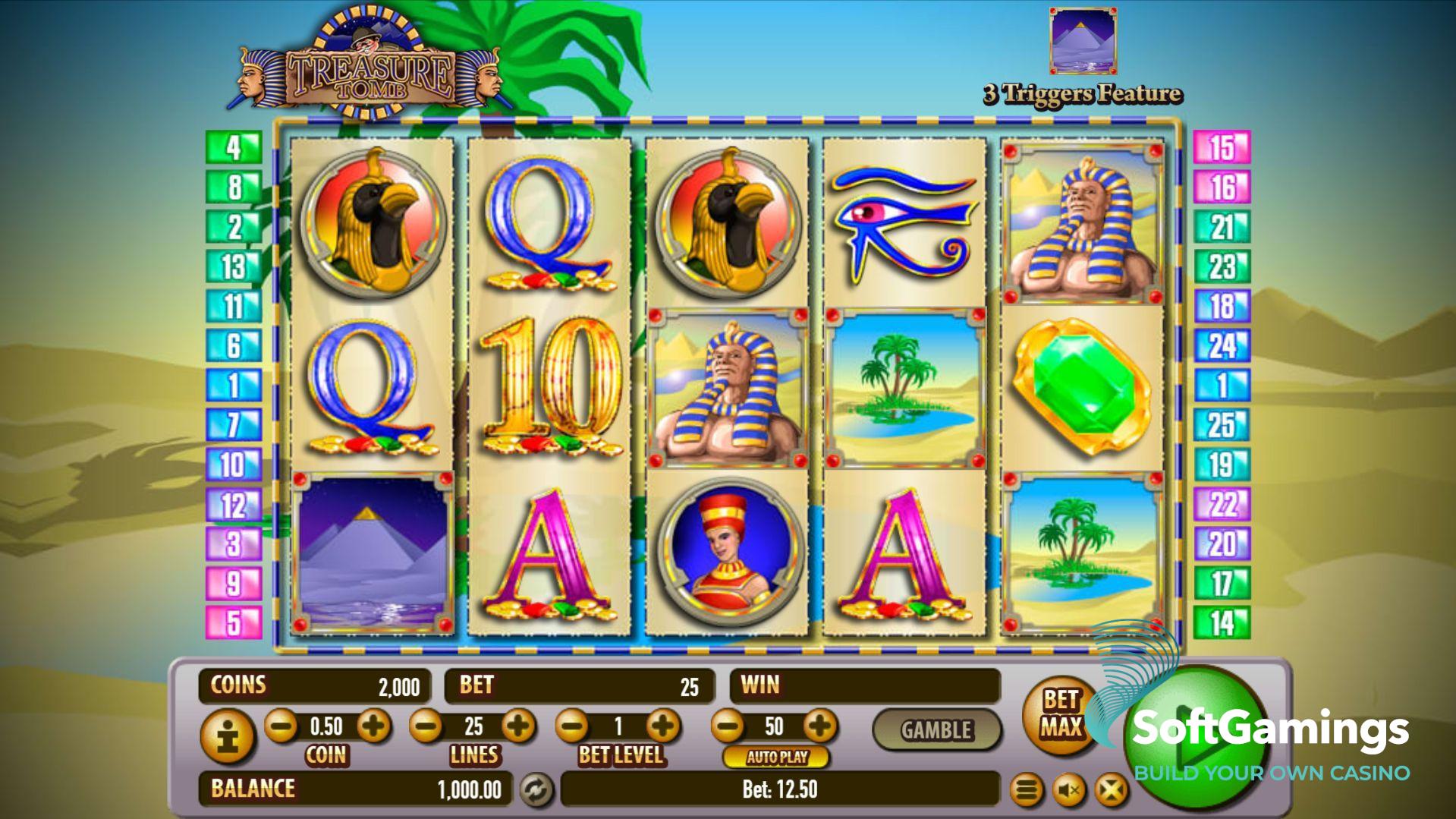Screen dimensions: 1456x819
Task: Decrease the auto play spin count
Action: pyautogui.click(x=728, y=726)
